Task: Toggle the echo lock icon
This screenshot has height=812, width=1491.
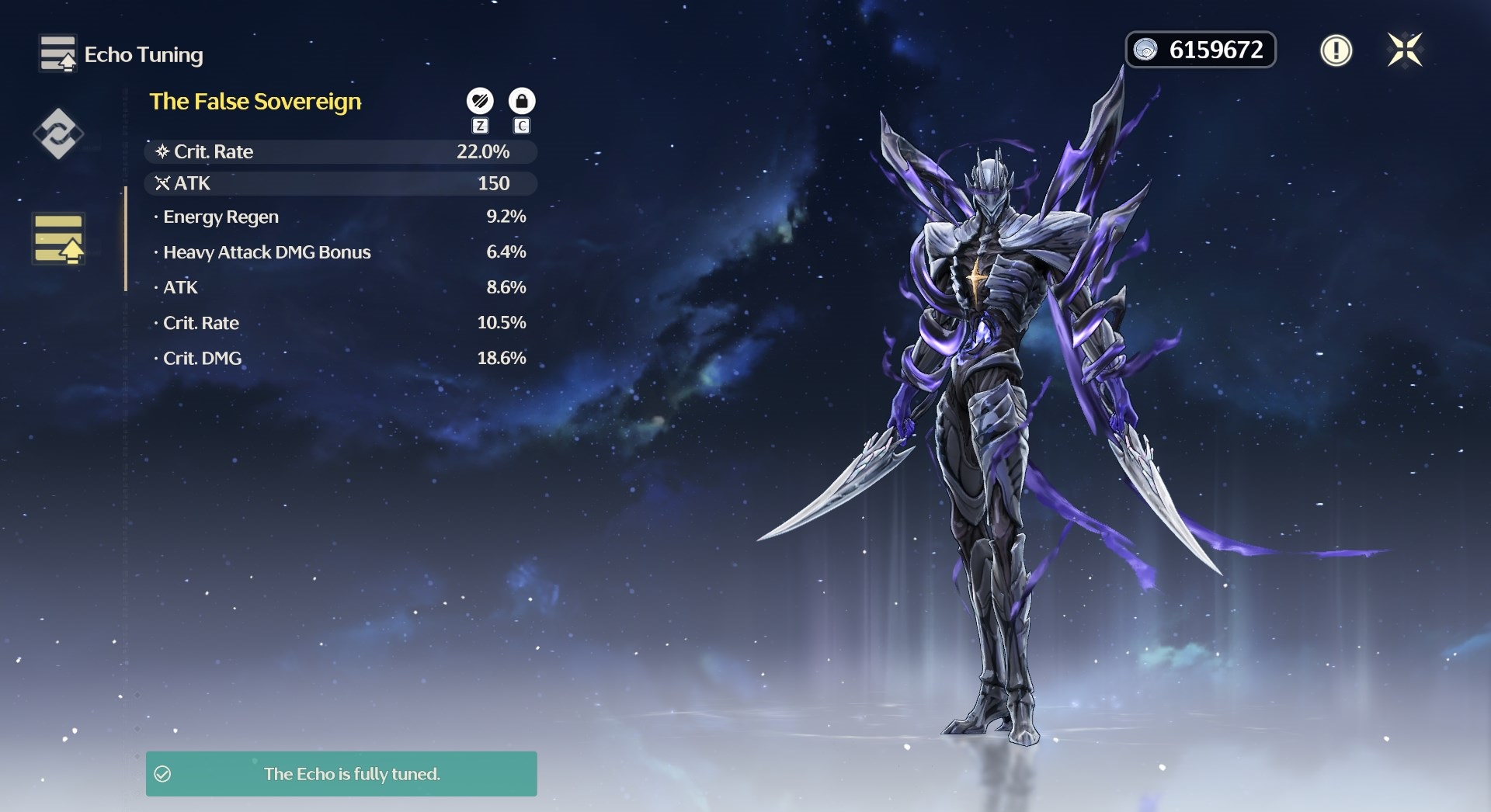Action: 522,101
